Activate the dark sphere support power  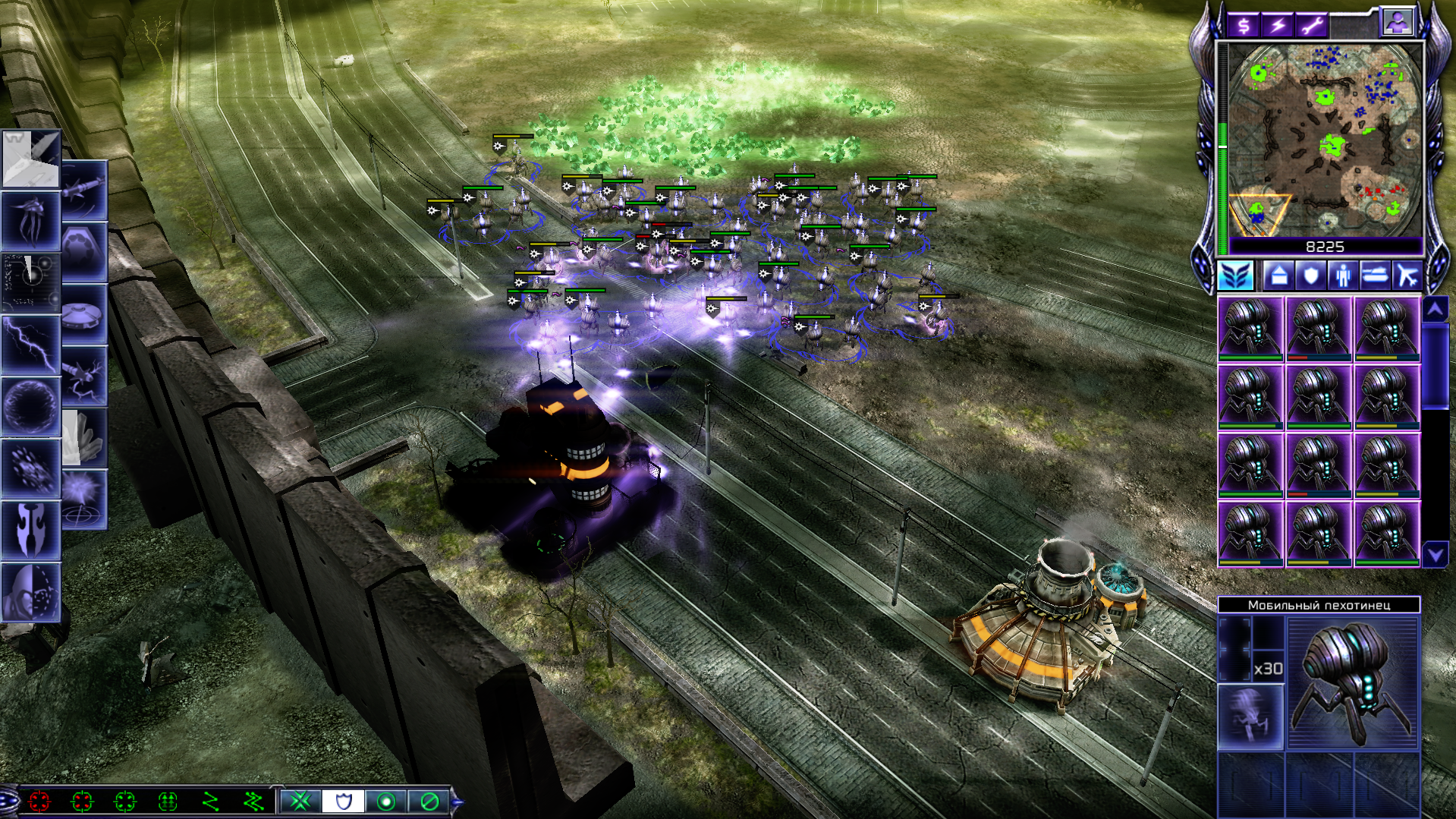point(31,406)
